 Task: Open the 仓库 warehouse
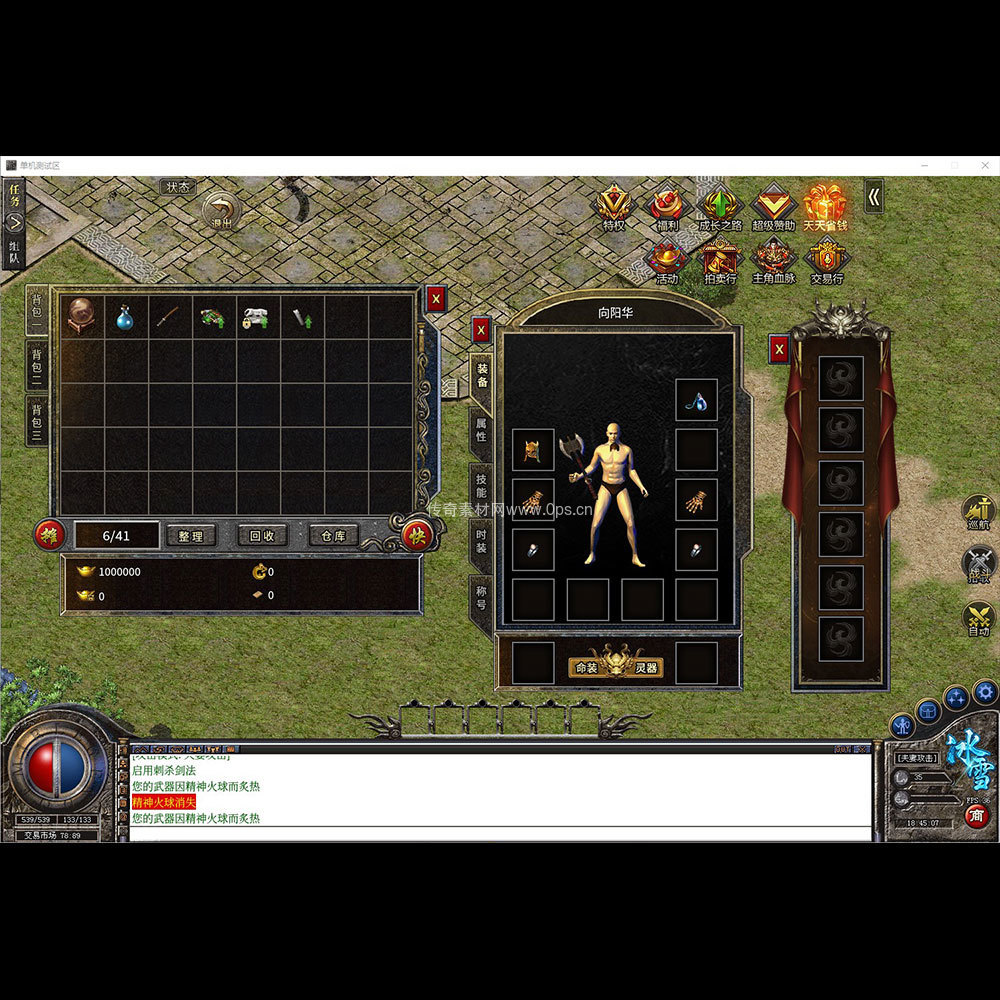pos(333,536)
